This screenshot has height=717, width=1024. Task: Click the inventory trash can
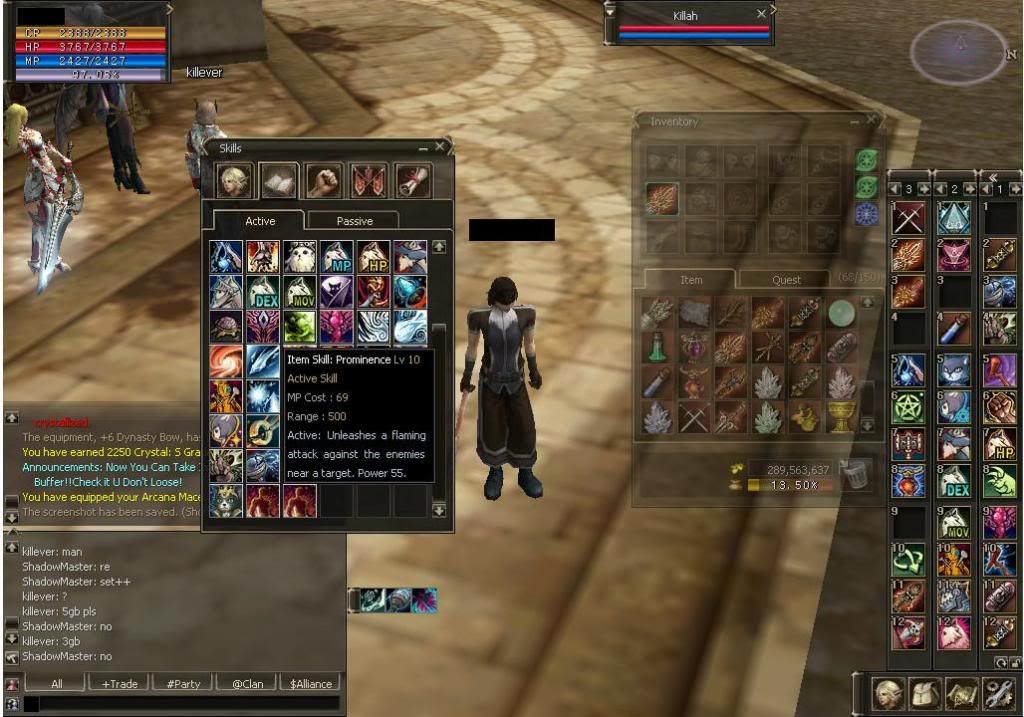[x=855, y=474]
